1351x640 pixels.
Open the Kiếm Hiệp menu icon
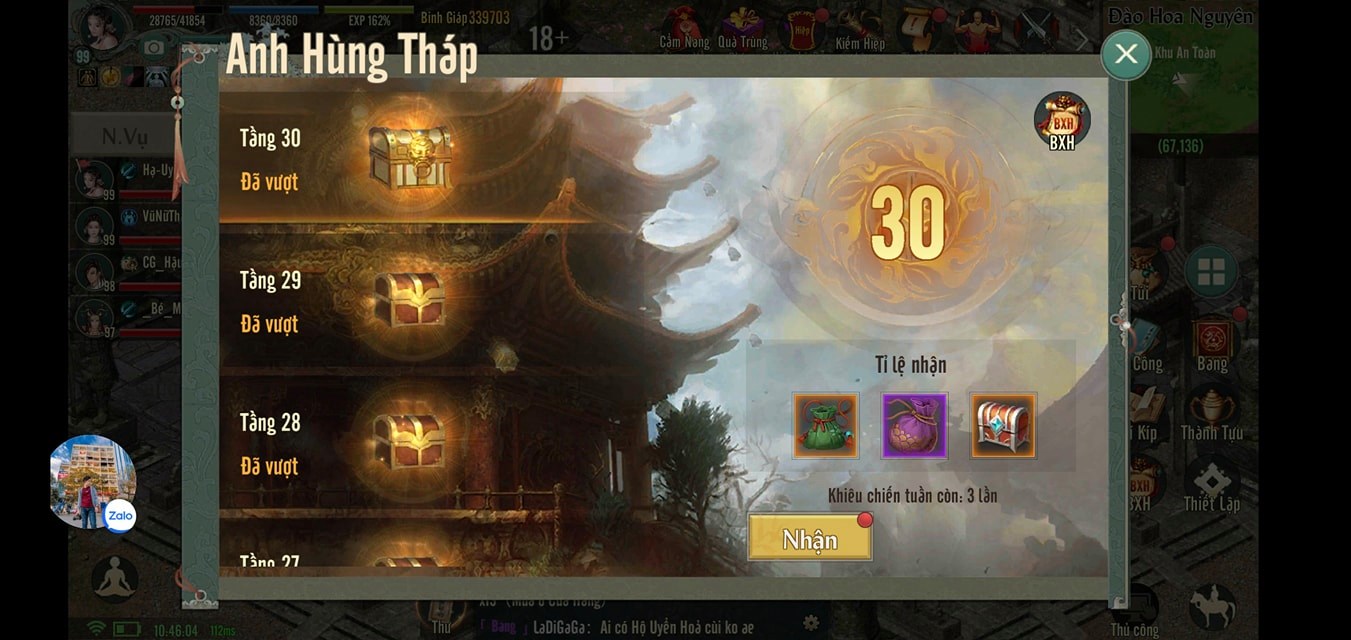(860, 29)
